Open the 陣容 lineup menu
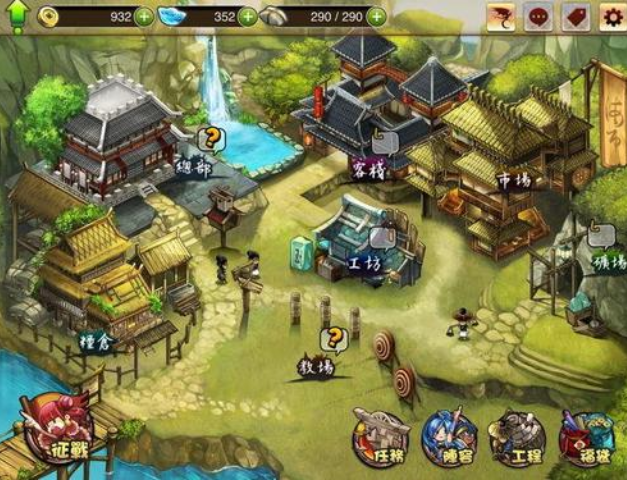 pyautogui.click(x=449, y=437)
